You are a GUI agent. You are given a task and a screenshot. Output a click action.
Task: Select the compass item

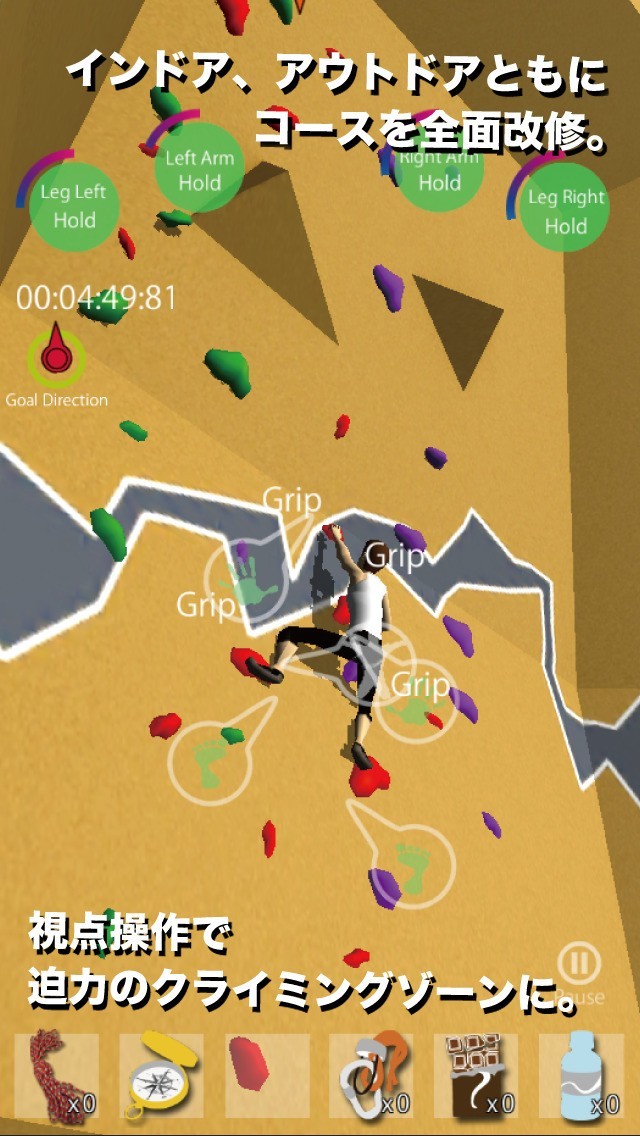tap(161, 1075)
